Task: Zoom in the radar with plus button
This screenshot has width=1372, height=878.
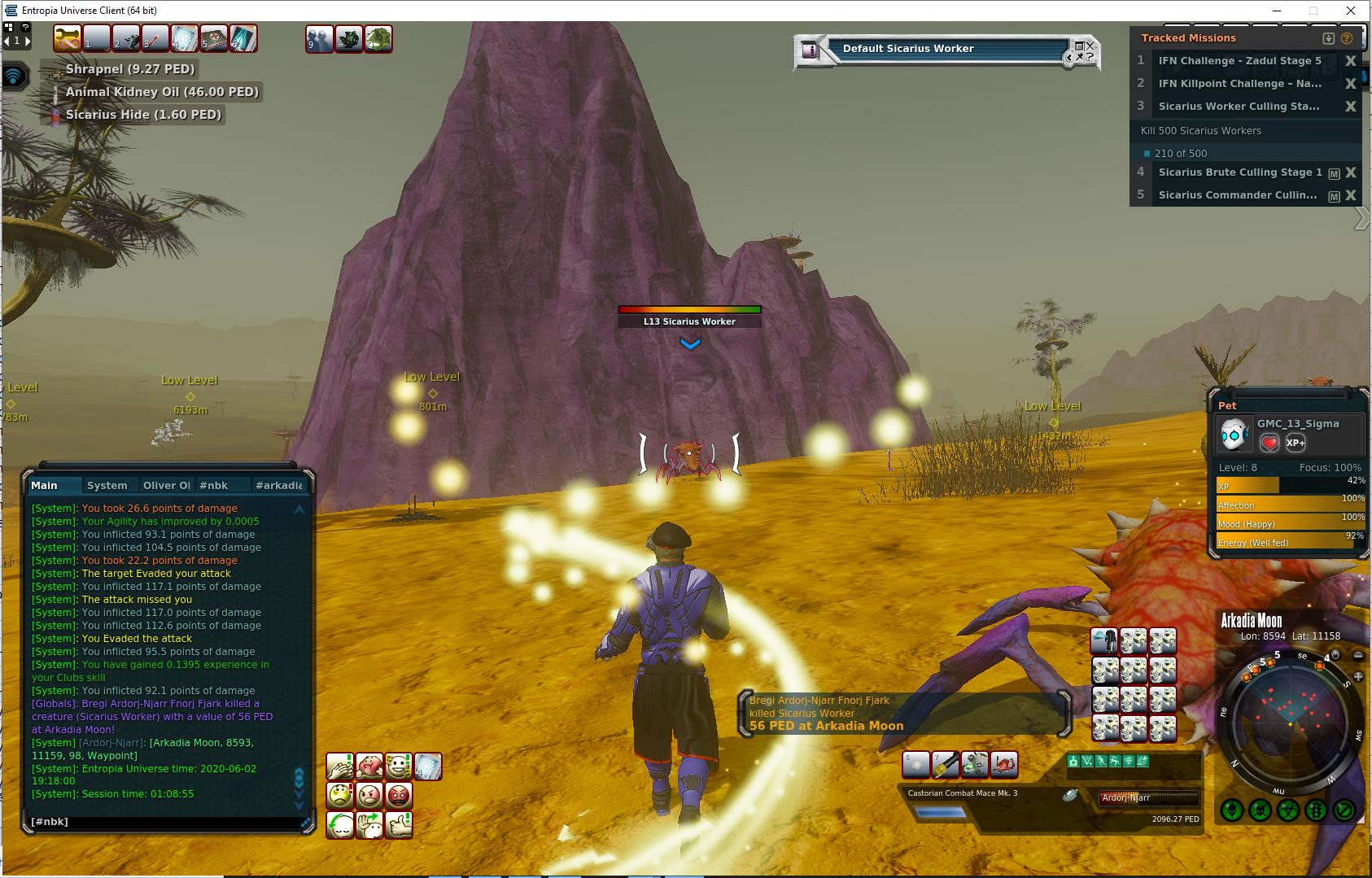Action: [x=1358, y=676]
